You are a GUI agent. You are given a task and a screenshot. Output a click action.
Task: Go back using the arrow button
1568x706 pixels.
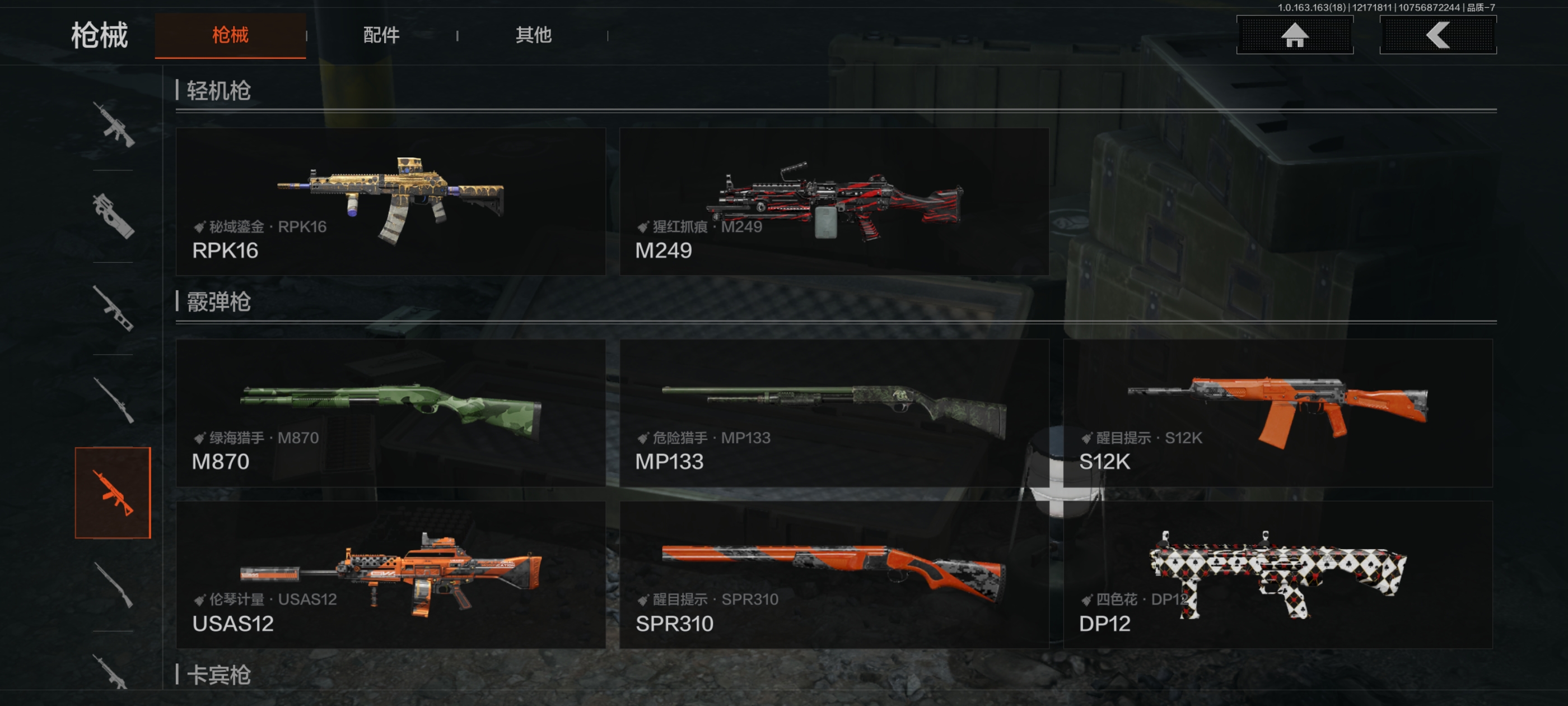(1437, 35)
